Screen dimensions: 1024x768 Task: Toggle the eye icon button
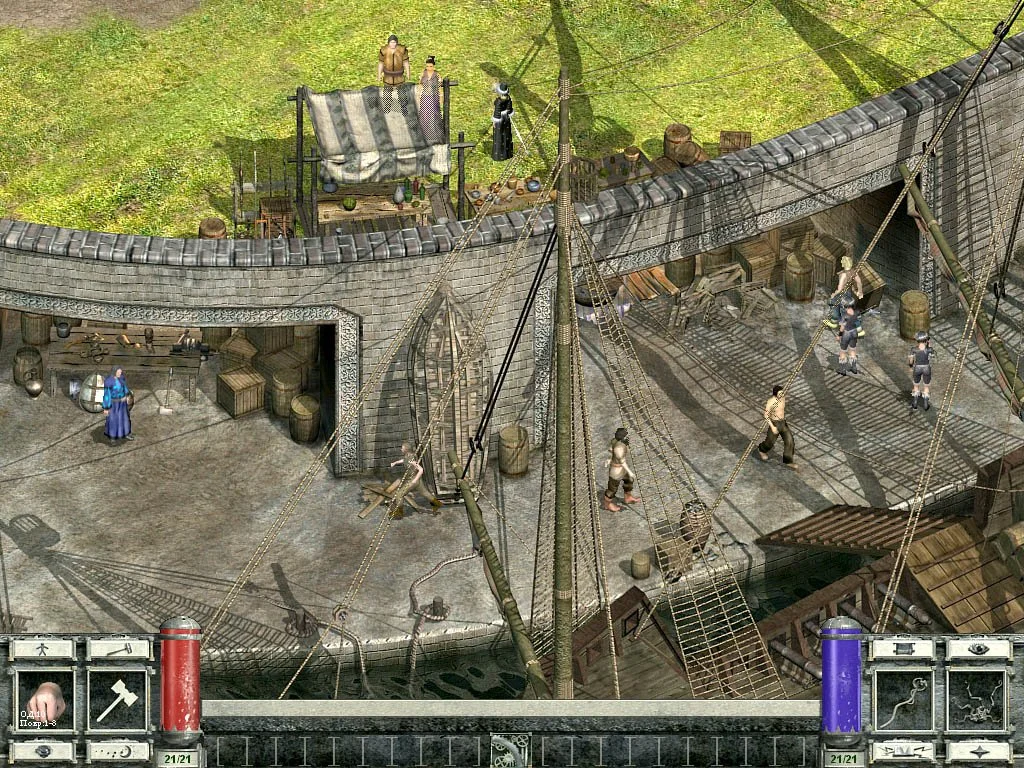[979, 649]
